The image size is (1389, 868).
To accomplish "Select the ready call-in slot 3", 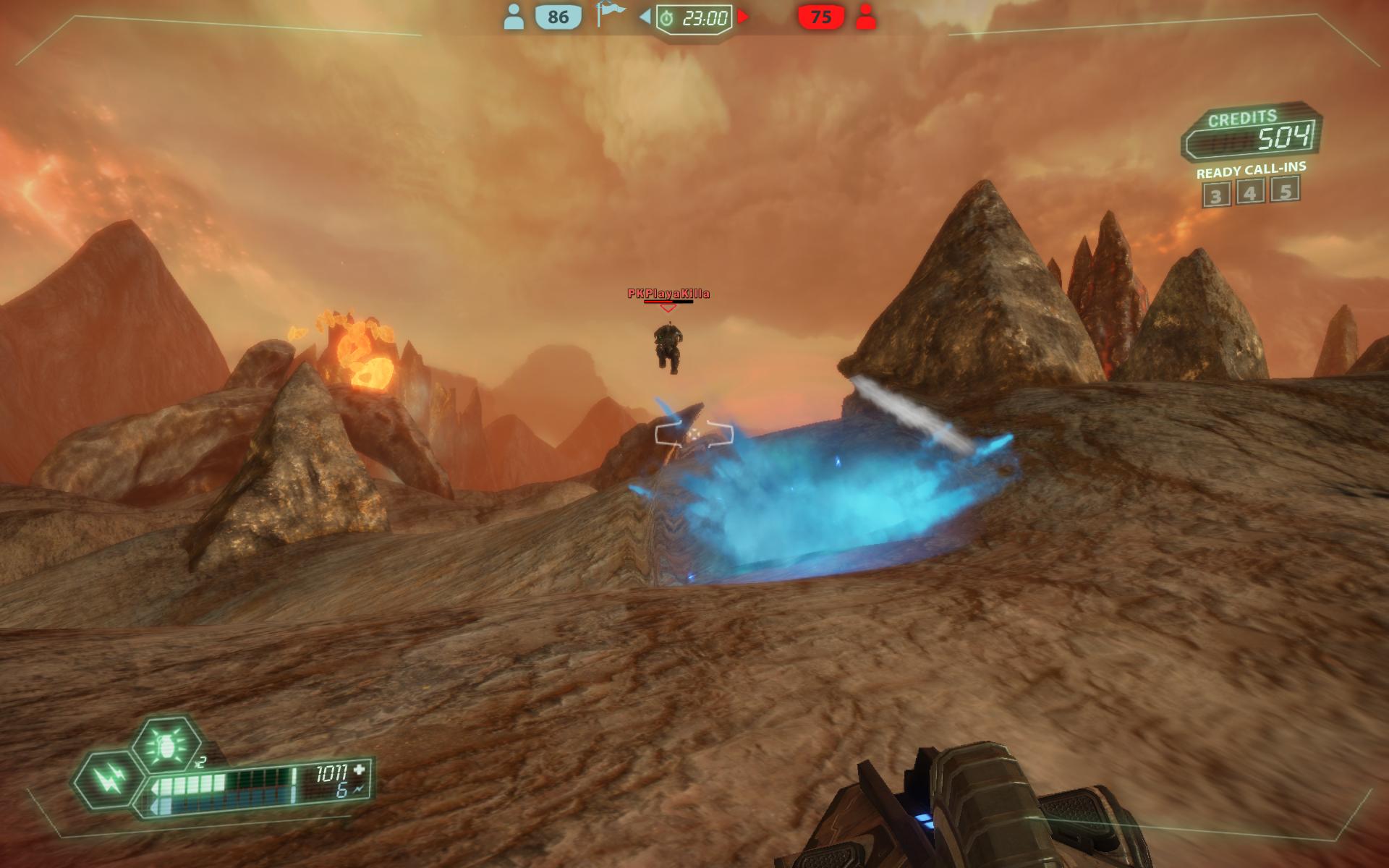I will [1216, 195].
